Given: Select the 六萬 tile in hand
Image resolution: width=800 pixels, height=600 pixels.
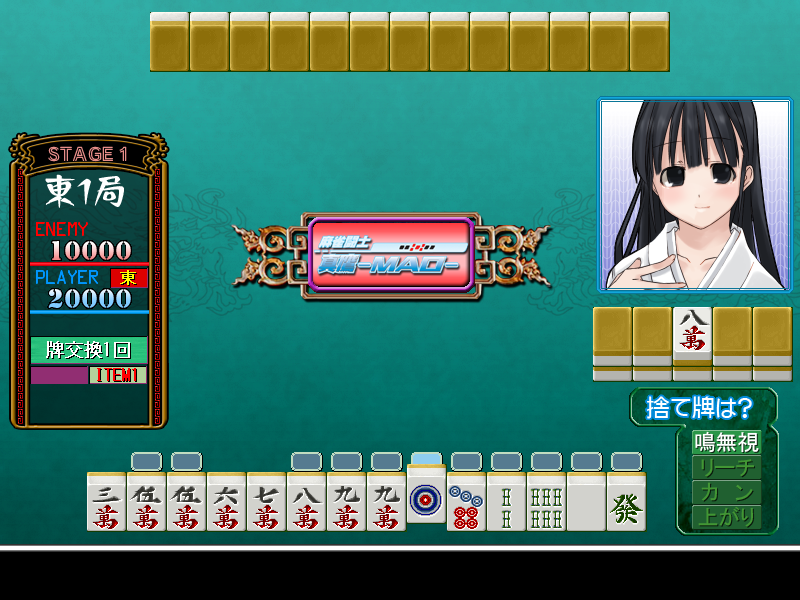Looking at the screenshot, I should coord(226,502).
